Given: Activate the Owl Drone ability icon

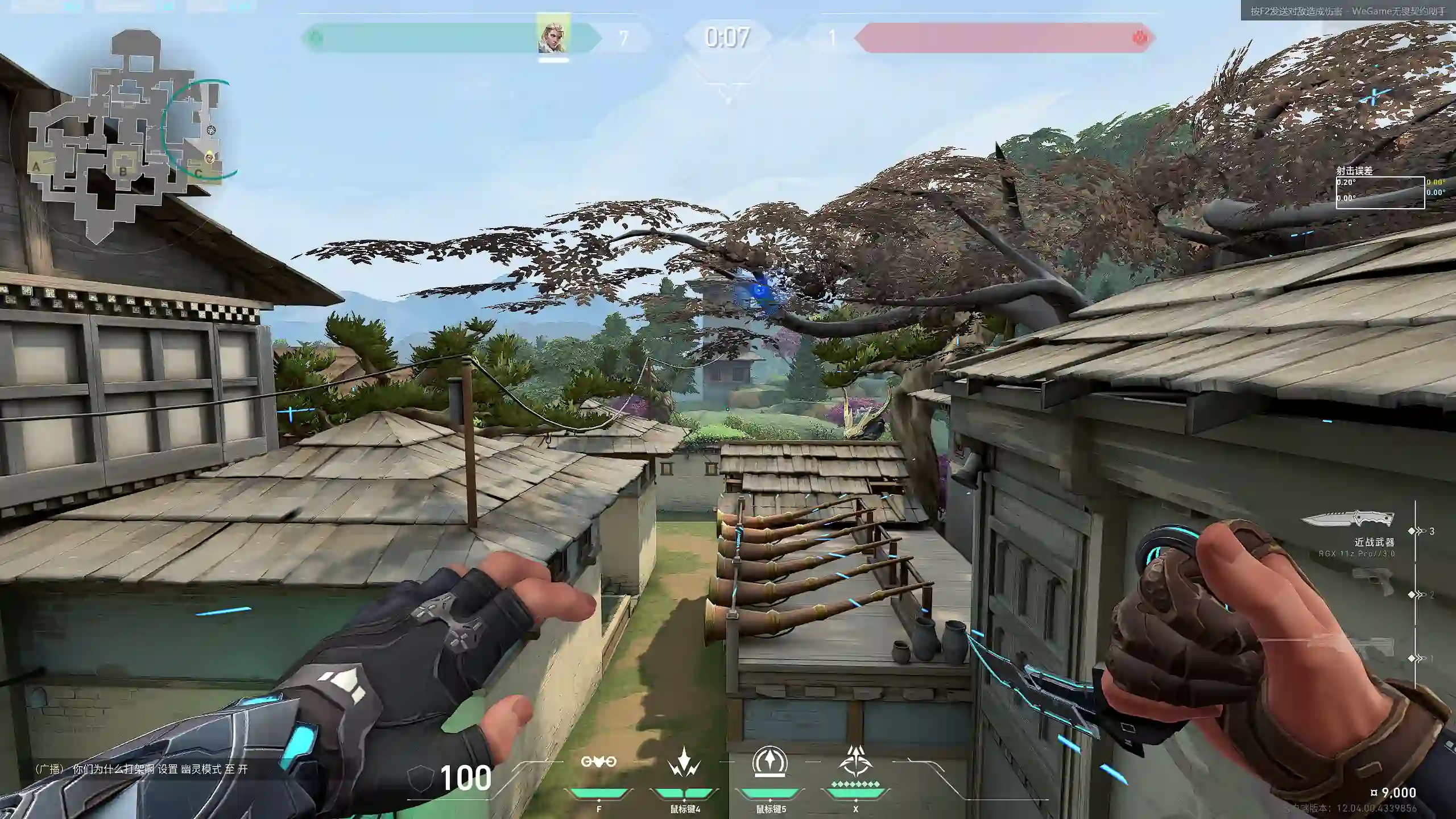Looking at the screenshot, I should coord(598,762).
